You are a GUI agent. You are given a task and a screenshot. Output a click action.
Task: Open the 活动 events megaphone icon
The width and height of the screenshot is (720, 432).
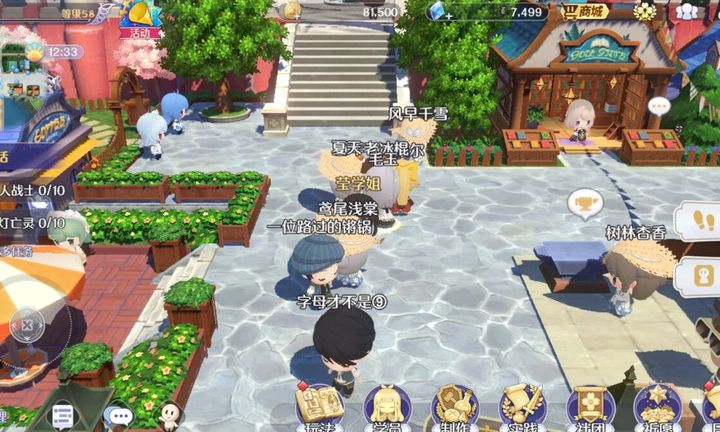[140, 17]
